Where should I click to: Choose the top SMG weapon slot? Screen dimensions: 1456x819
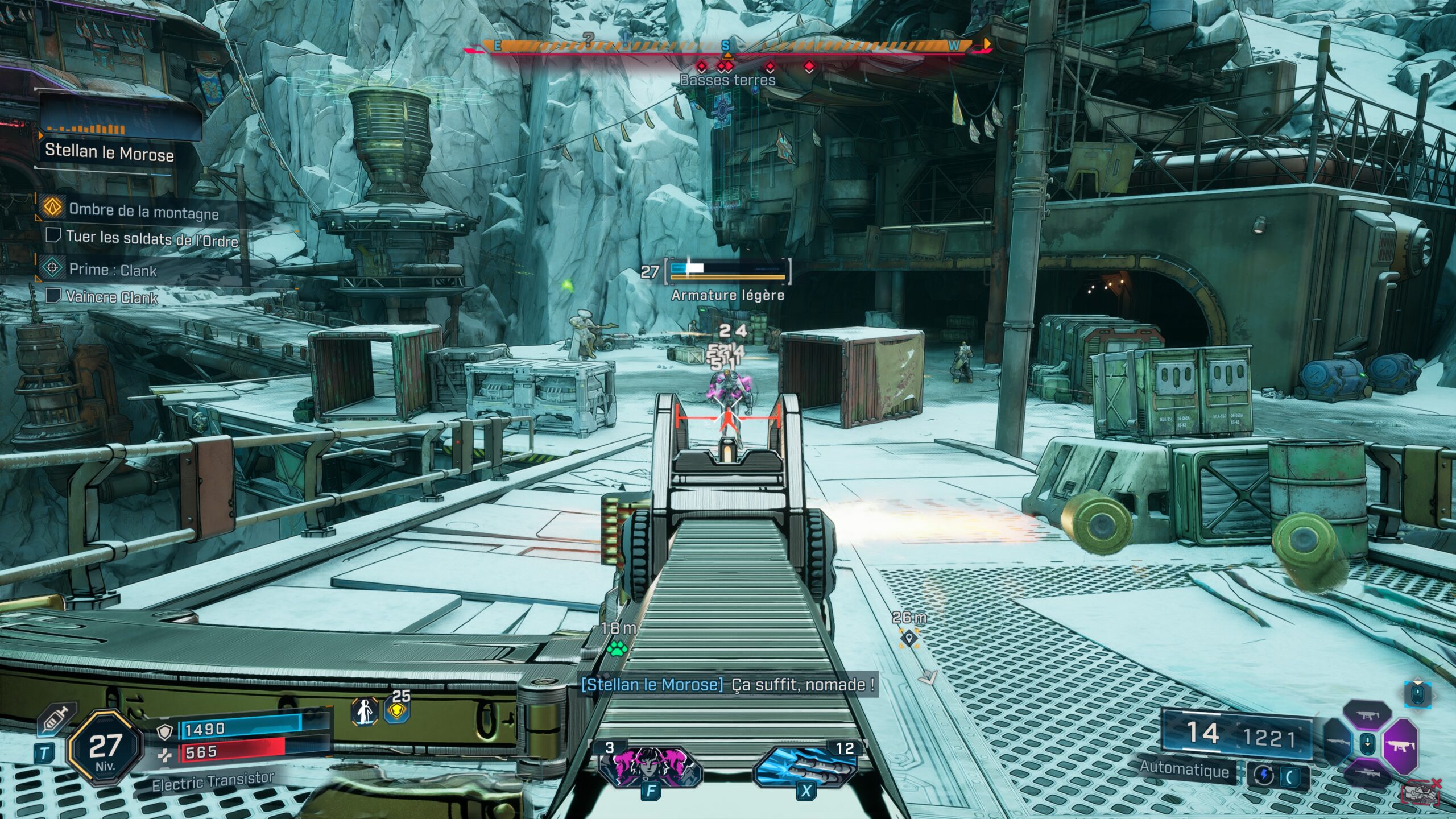coord(1367,715)
